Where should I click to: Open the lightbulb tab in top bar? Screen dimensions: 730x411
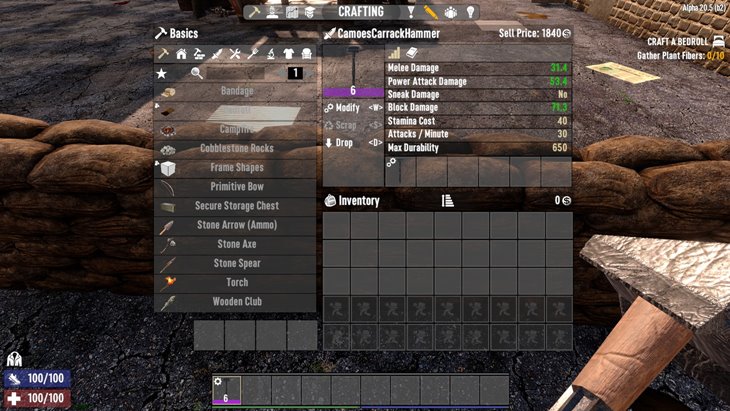[x=472, y=12]
